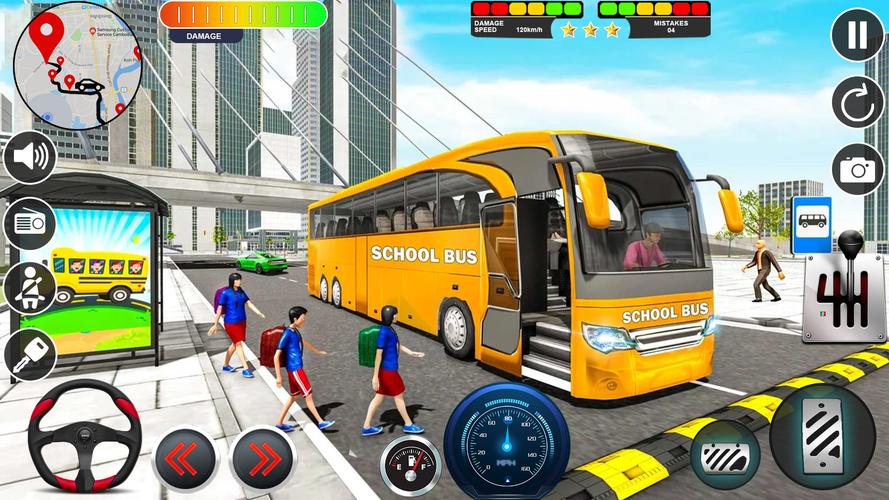The image size is (889, 500).
Task: Tap the steering wheel control
Action: pyautogui.click(x=82, y=434)
